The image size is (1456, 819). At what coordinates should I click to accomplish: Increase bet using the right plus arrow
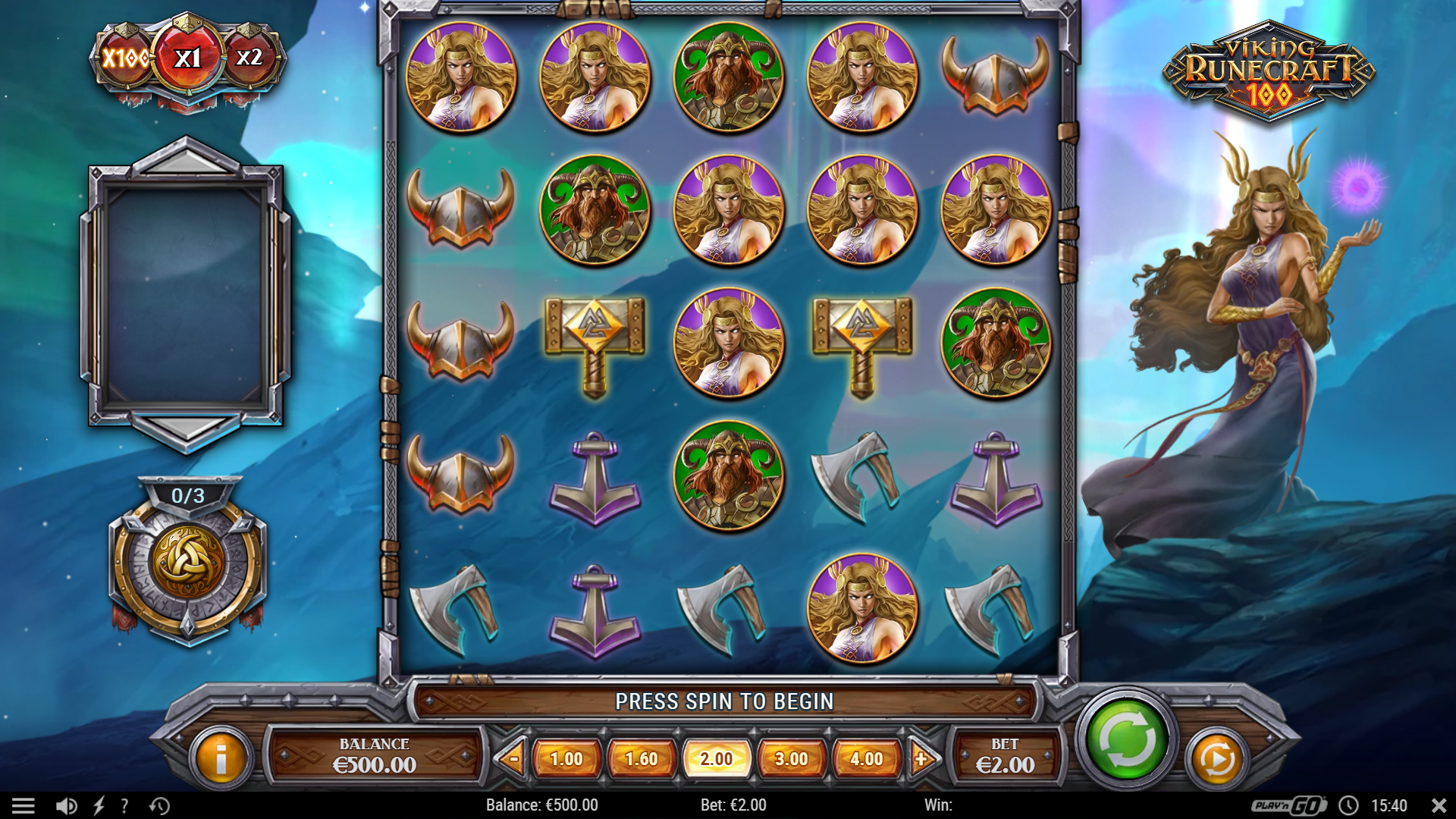pyautogui.click(x=921, y=757)
